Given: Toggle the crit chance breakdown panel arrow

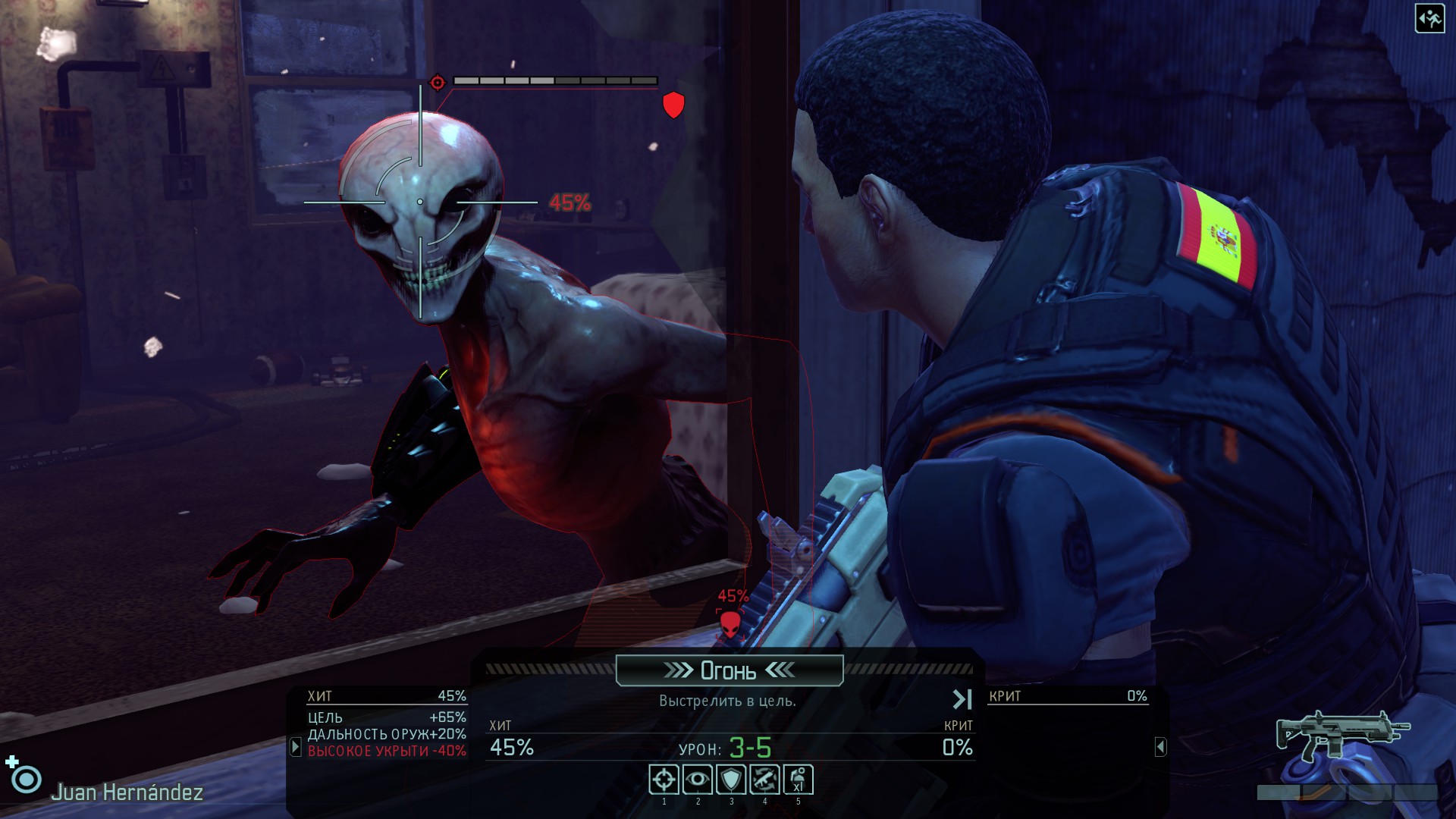Looking at the screenshot, I should 1160,747.
